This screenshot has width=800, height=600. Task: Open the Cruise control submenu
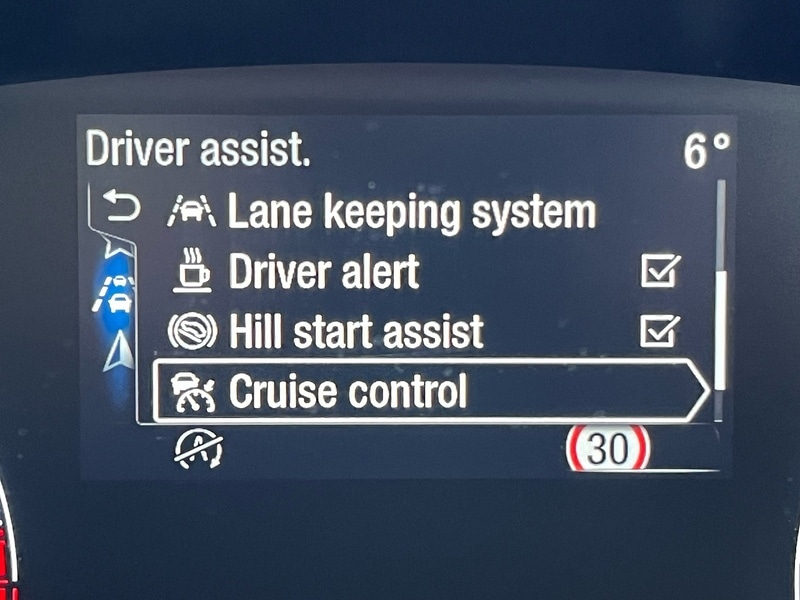[x=430, y=393]
